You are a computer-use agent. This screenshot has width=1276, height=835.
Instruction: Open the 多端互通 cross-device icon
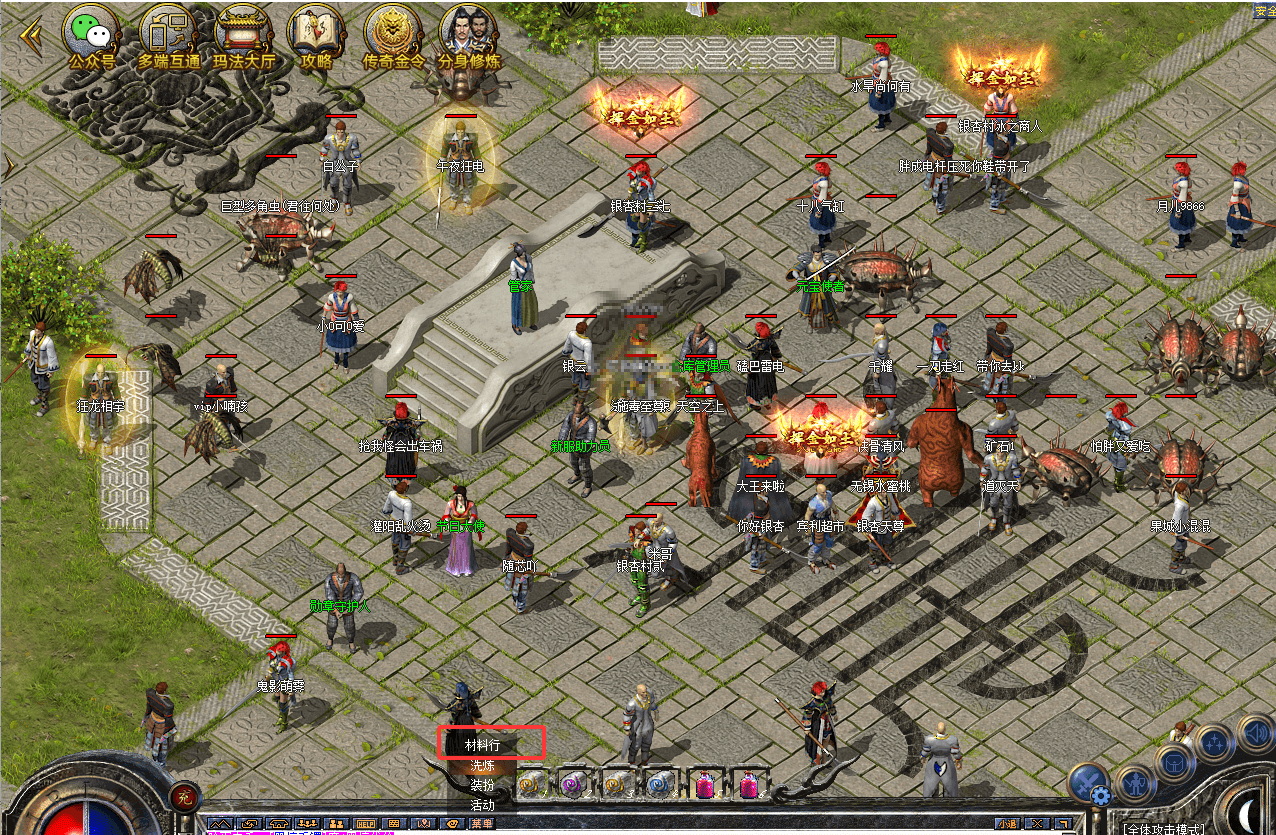pos(168,34)
